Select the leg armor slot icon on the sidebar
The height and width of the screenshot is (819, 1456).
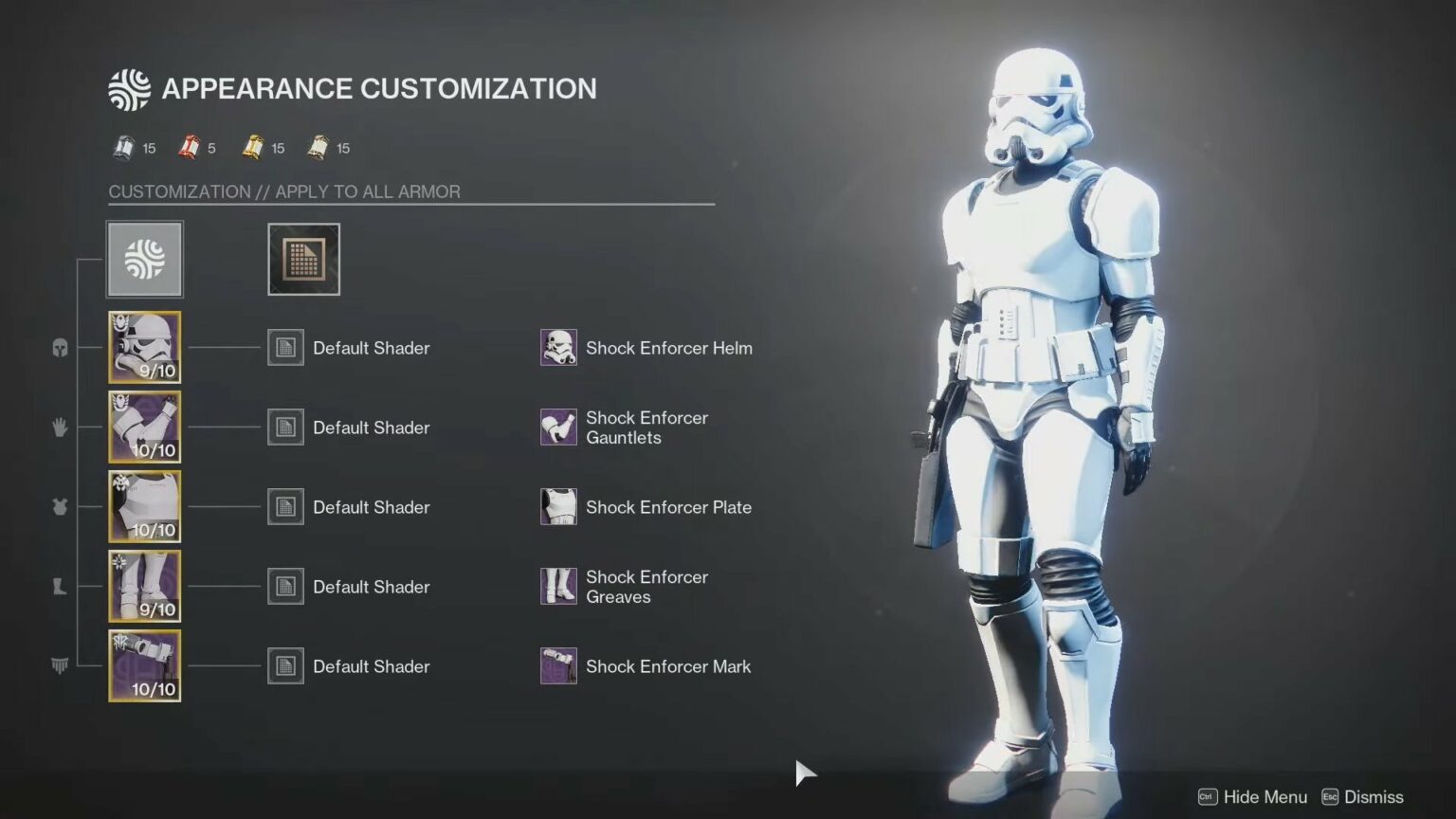[59, 586]
